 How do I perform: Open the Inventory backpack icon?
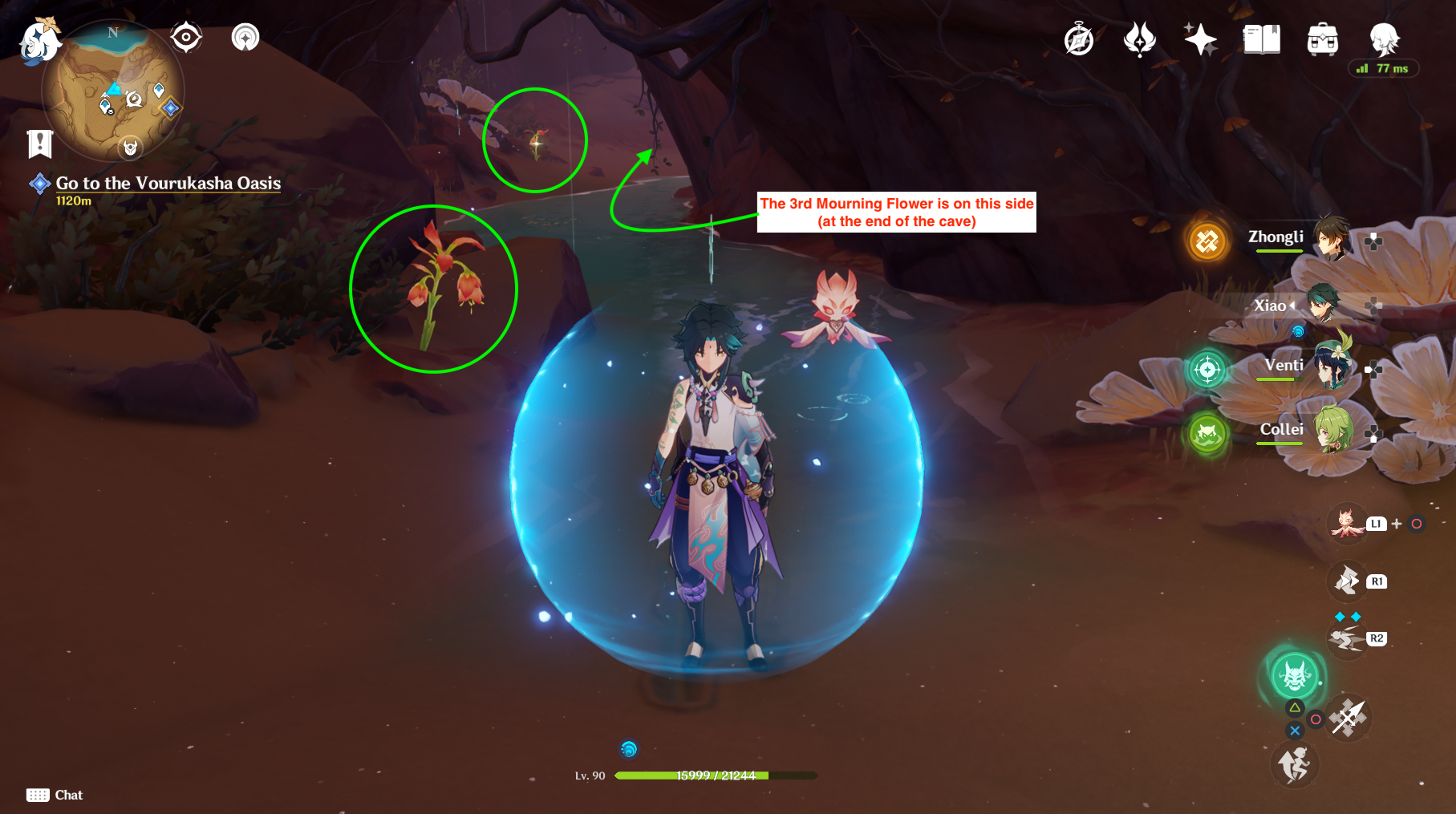click(1323, 37)
